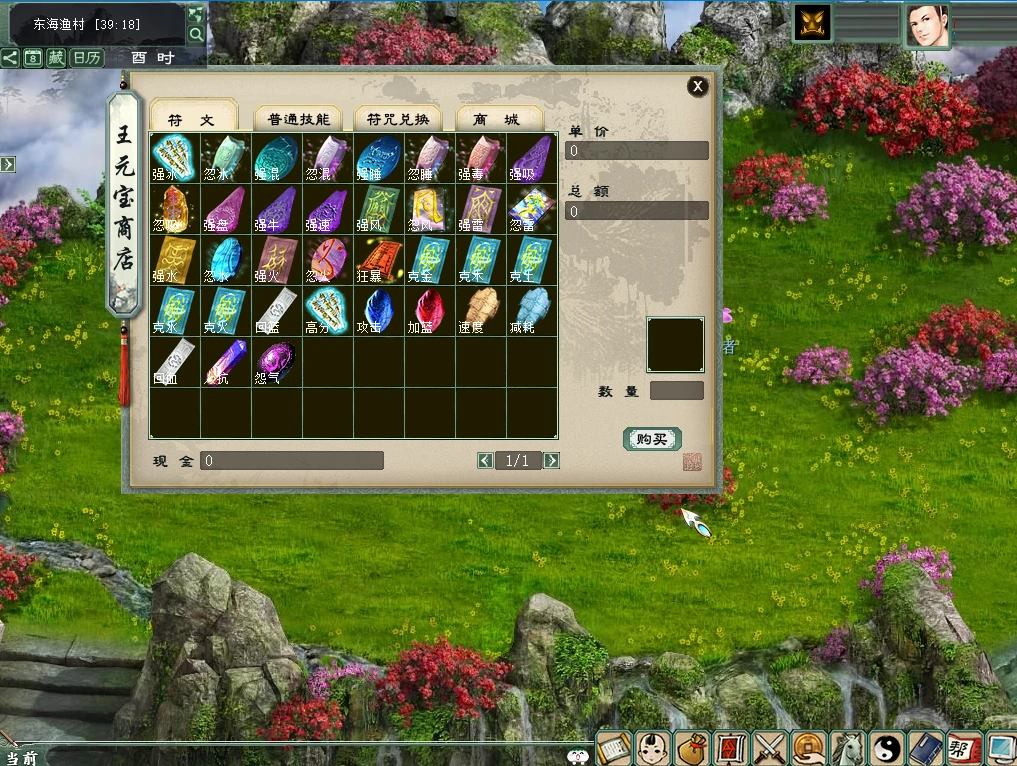Choose the 减耗 ice-blue stone item
Screen dimensions: 1017x766
[x=532, y=311]
